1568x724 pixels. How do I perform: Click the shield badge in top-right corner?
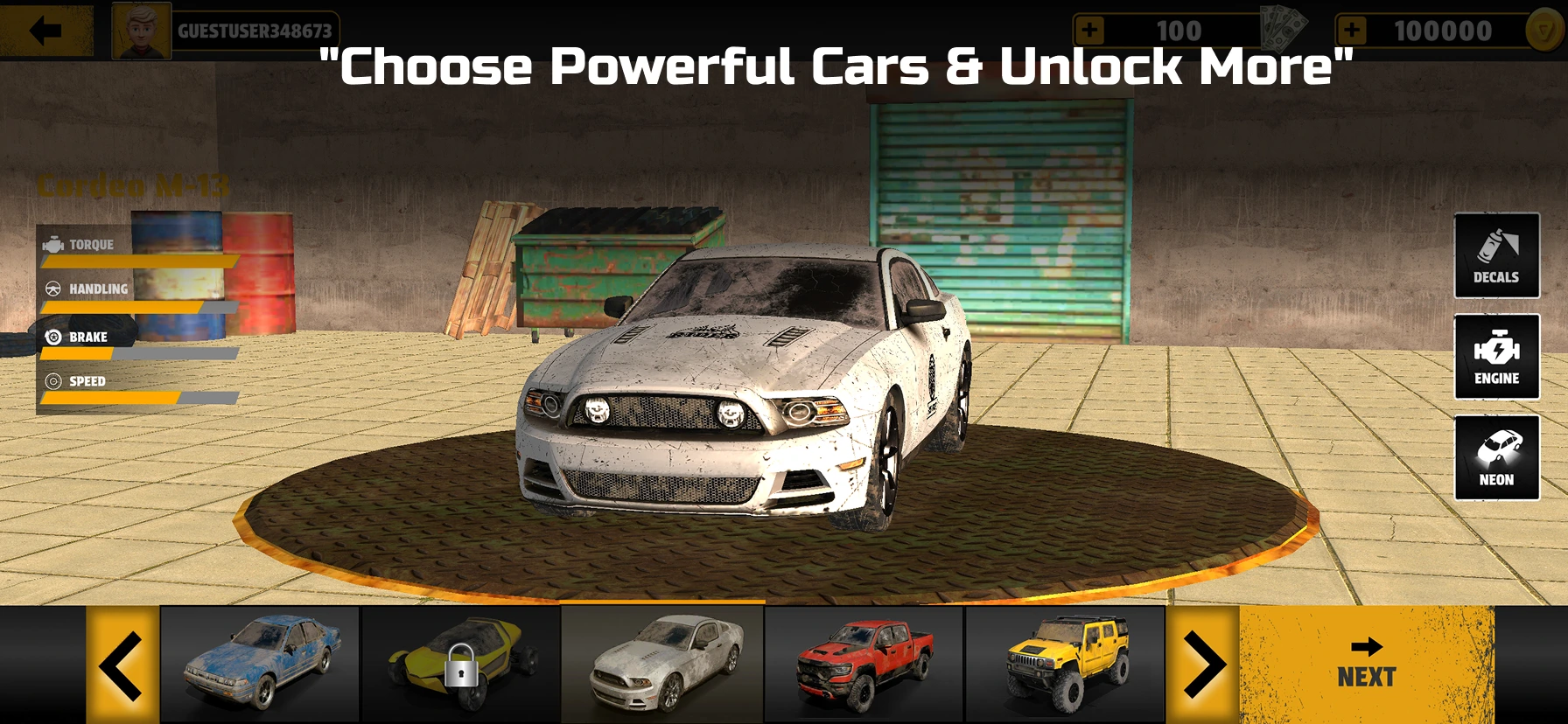point(1543,29)
